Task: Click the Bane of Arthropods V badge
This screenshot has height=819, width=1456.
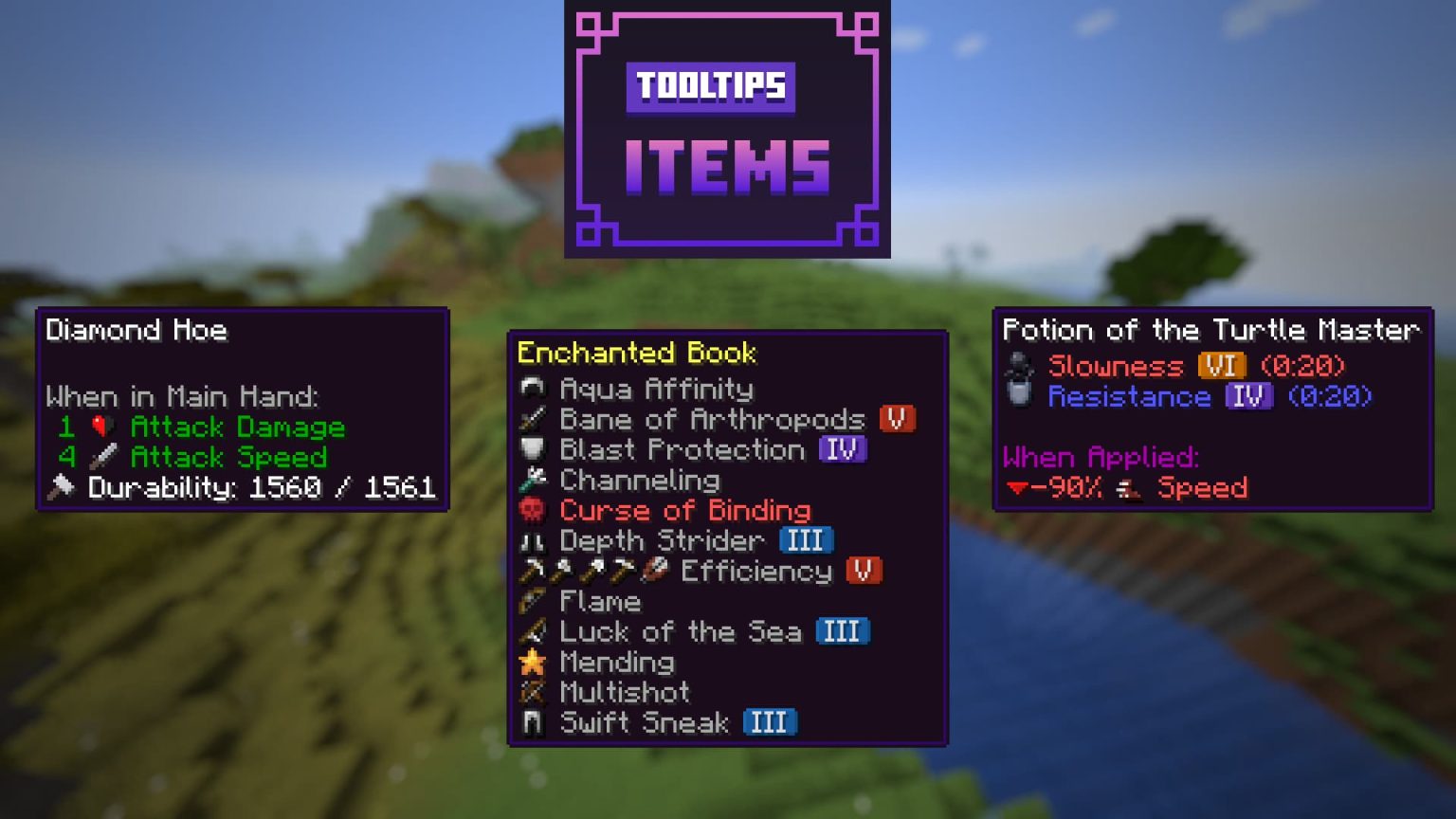Action: click(898, 419)
